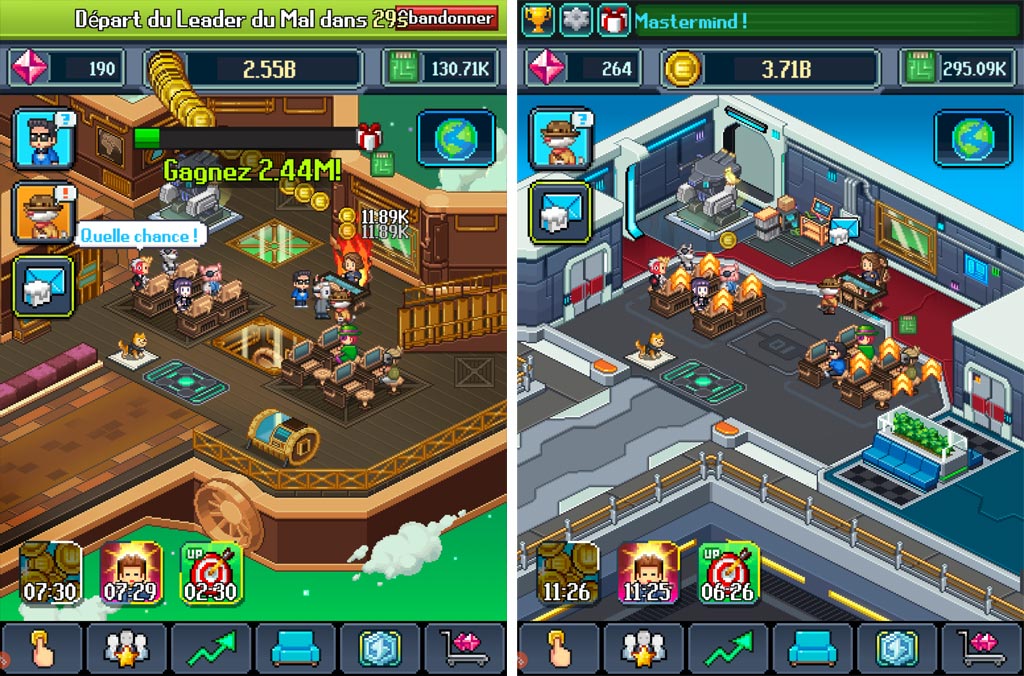Open the mail envelope in the Mastermind screen

tap(560, 212)
